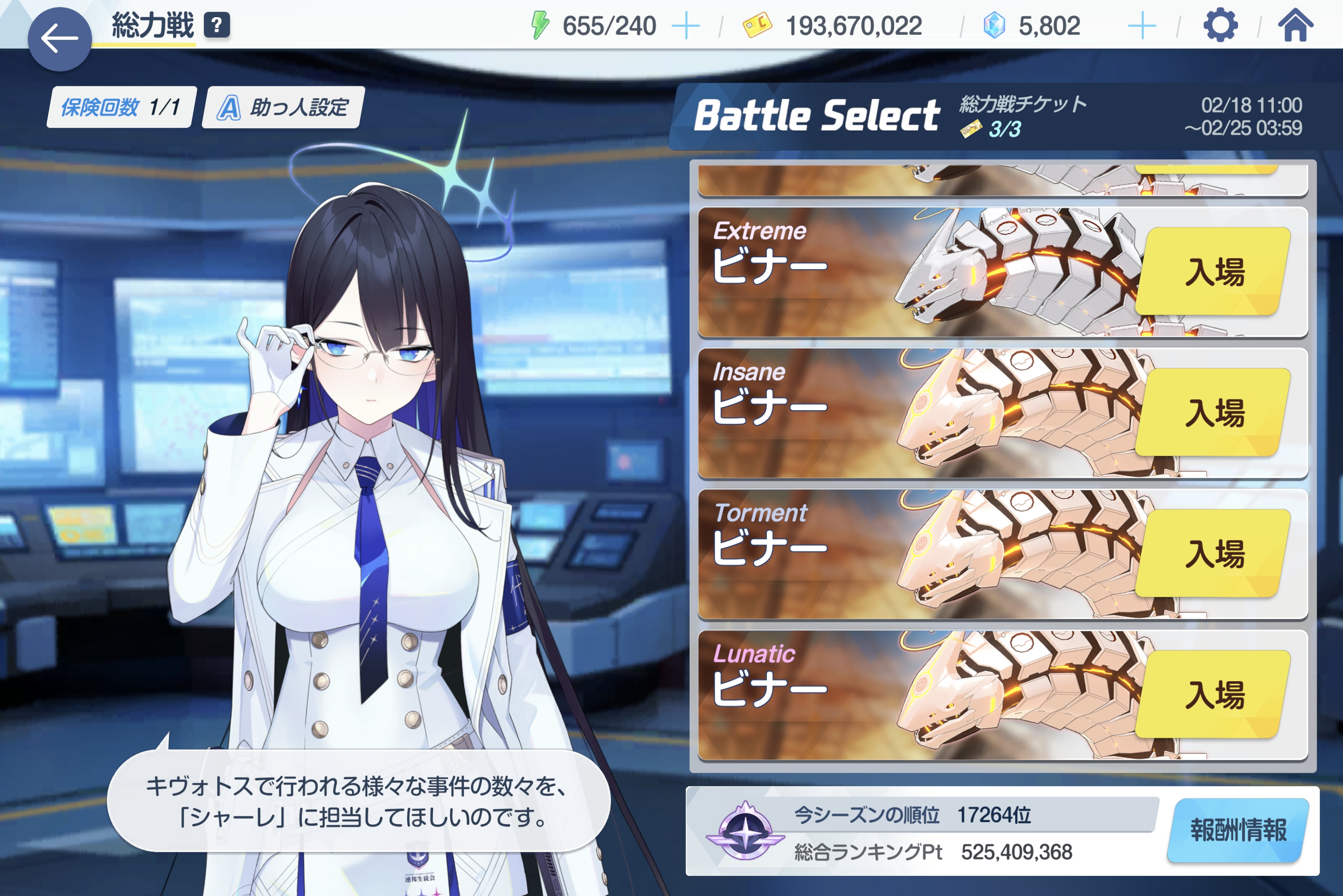
Task: Open the 総力戦 help question mark
Action: coord(217,26)
